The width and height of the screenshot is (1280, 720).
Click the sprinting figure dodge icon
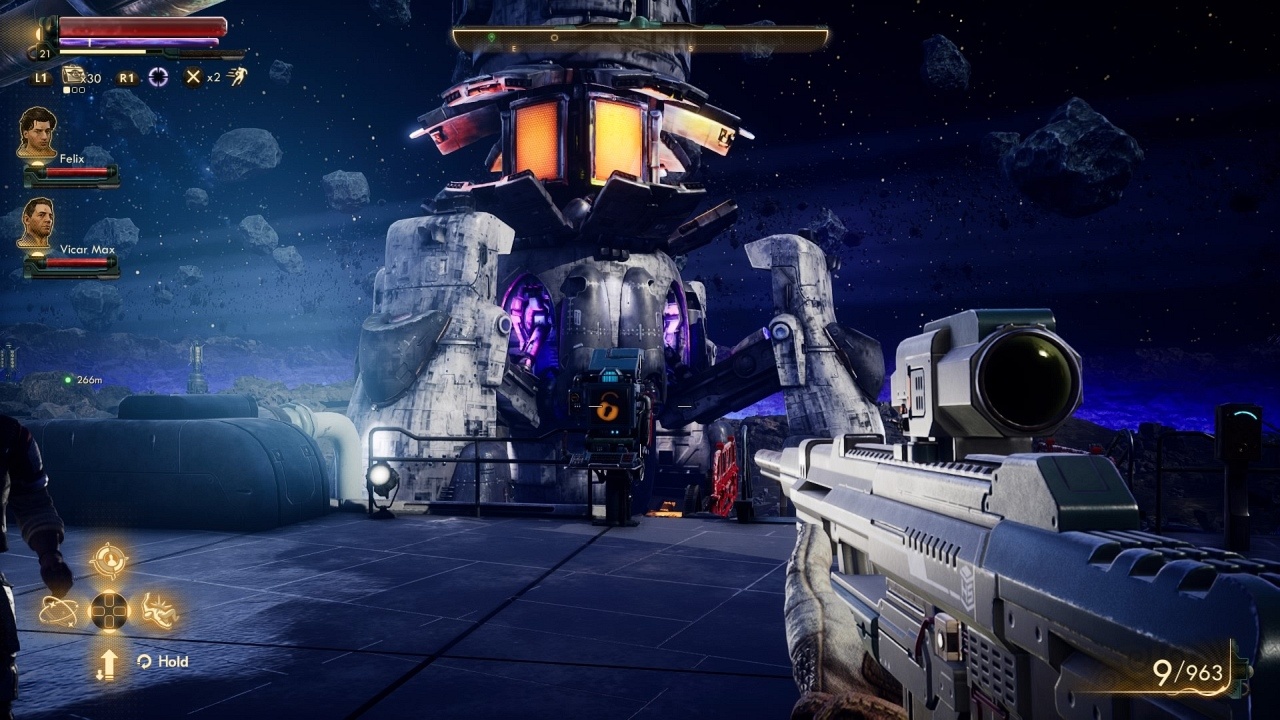(x=237, y=76)
